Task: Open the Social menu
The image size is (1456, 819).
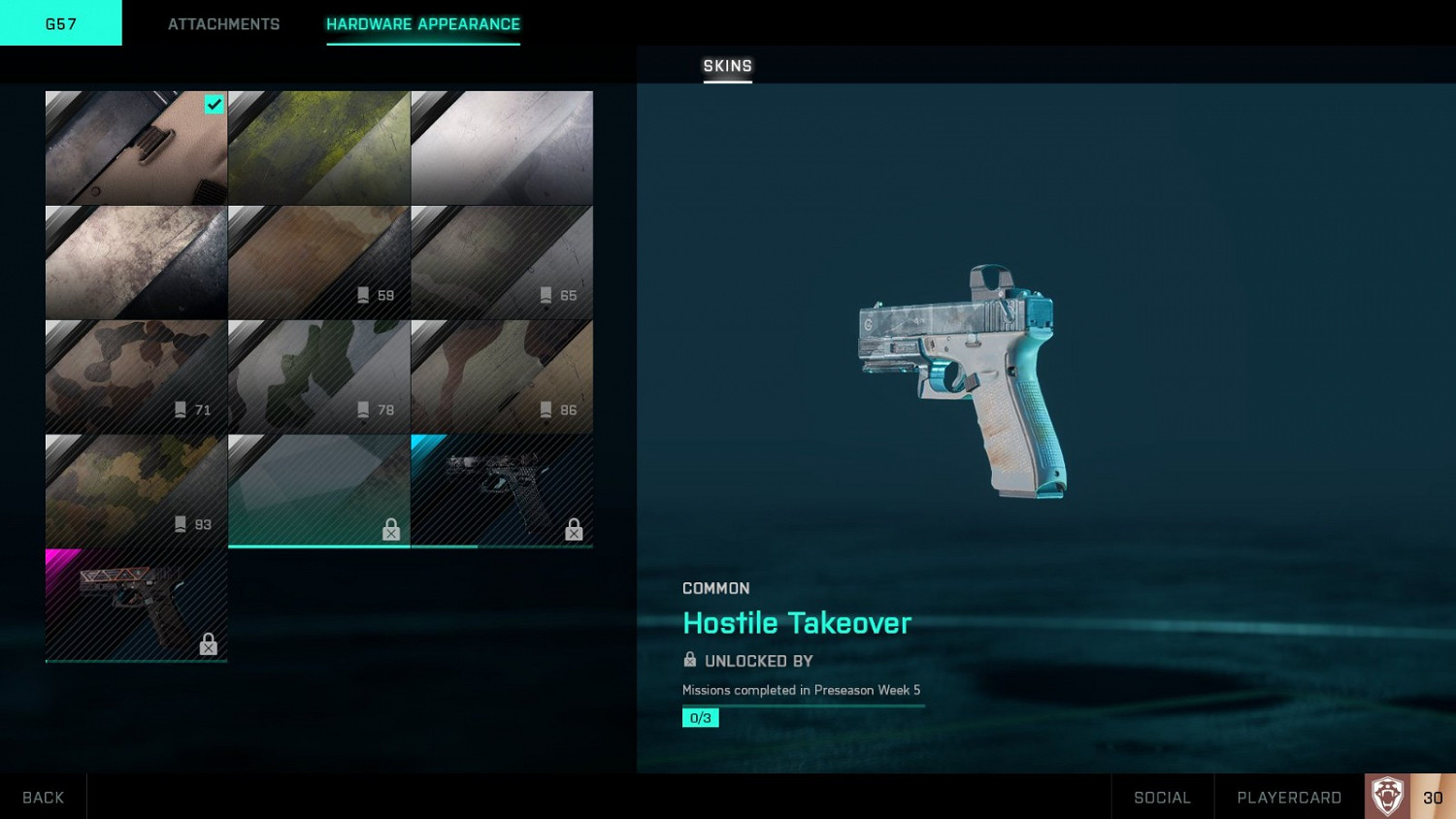Action: point(1162,797)
